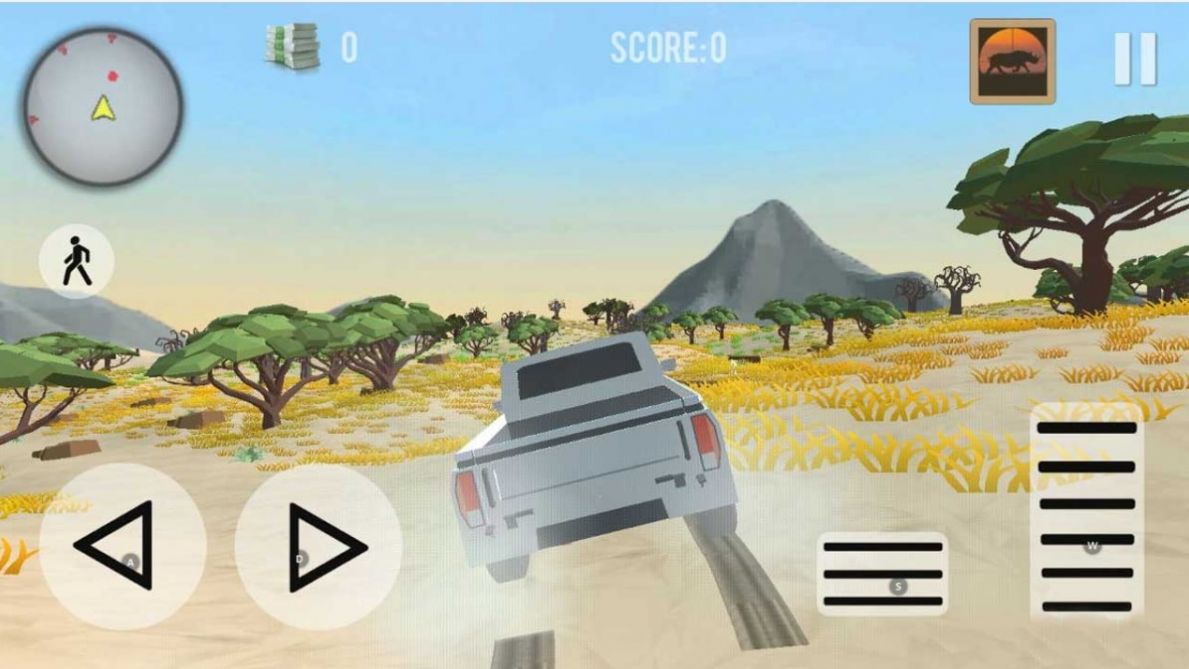The width and height of the screenshot is (1189, 669).
Task: Steer left with the left arrow button
Action: point(122,546)
